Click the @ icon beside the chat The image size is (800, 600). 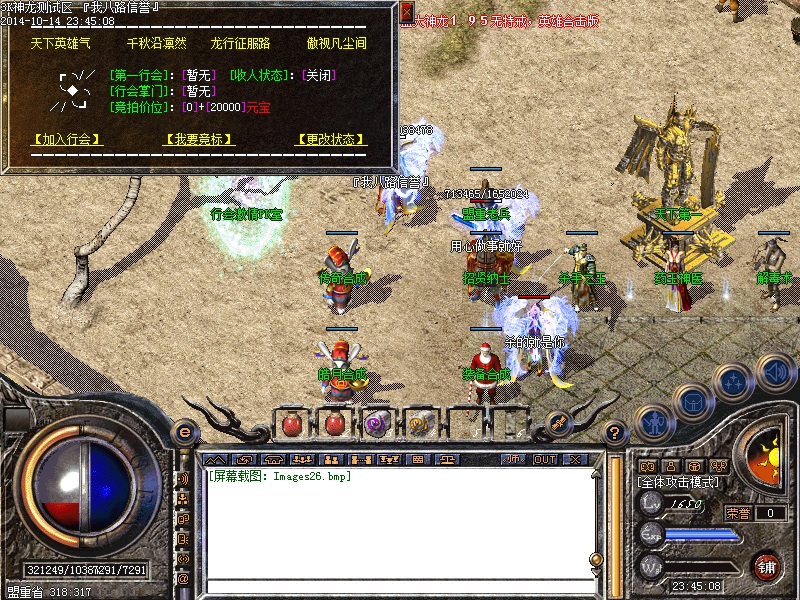point(184,578)
